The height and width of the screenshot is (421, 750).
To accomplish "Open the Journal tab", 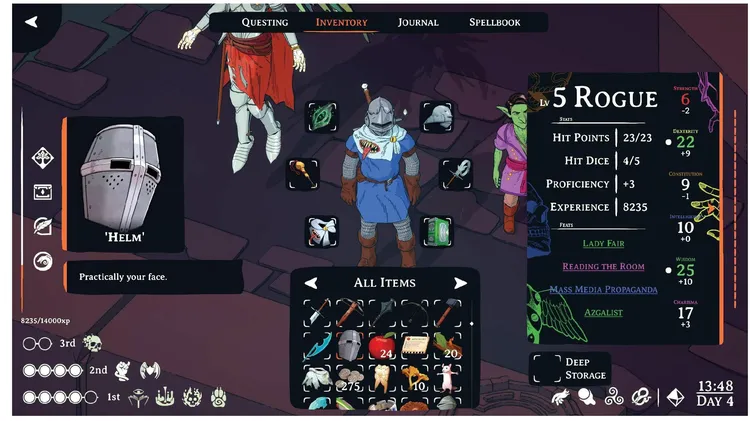I will click(418, 22).
